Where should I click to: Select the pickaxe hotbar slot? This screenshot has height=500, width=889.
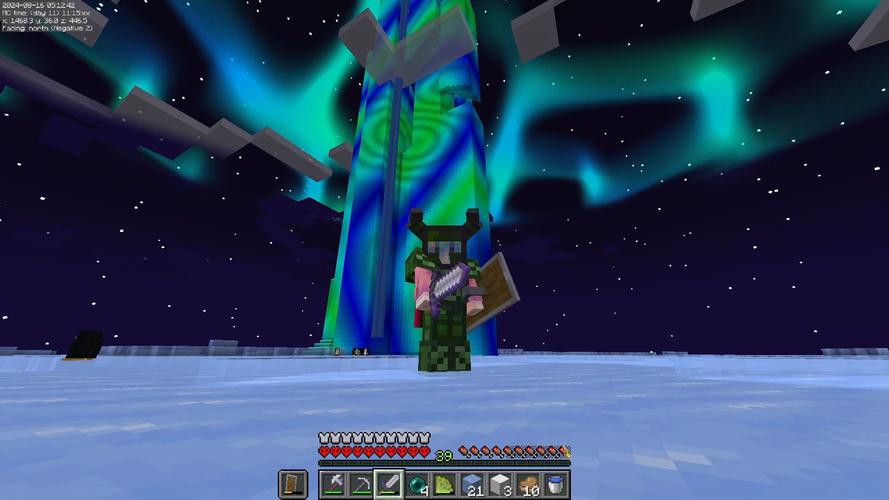click(x=361, y=485)
